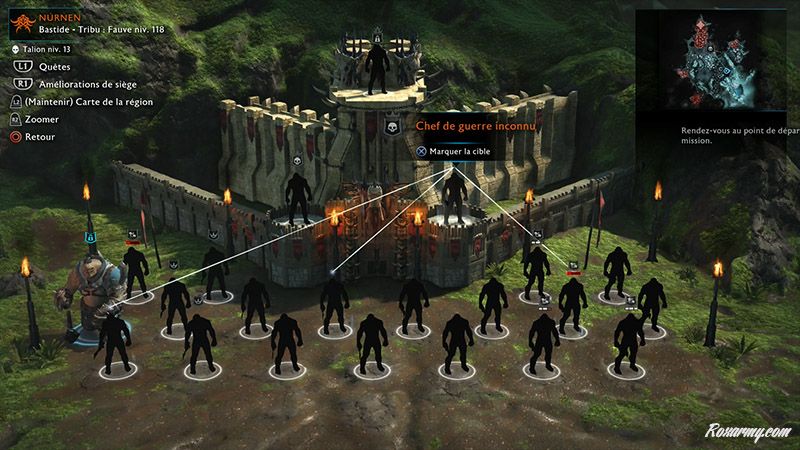The width and height of the screenshot is (800, 450).
Task: Open Améliorations de siège
Action: tap(83, 84)
